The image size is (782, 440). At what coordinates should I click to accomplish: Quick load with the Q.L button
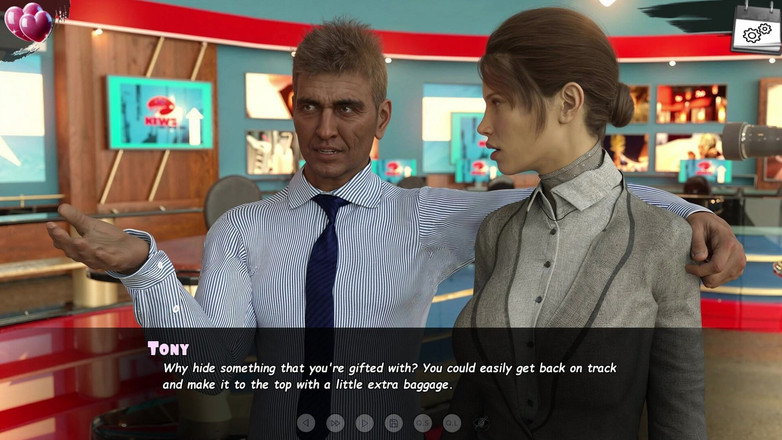[x=452, y=423]
